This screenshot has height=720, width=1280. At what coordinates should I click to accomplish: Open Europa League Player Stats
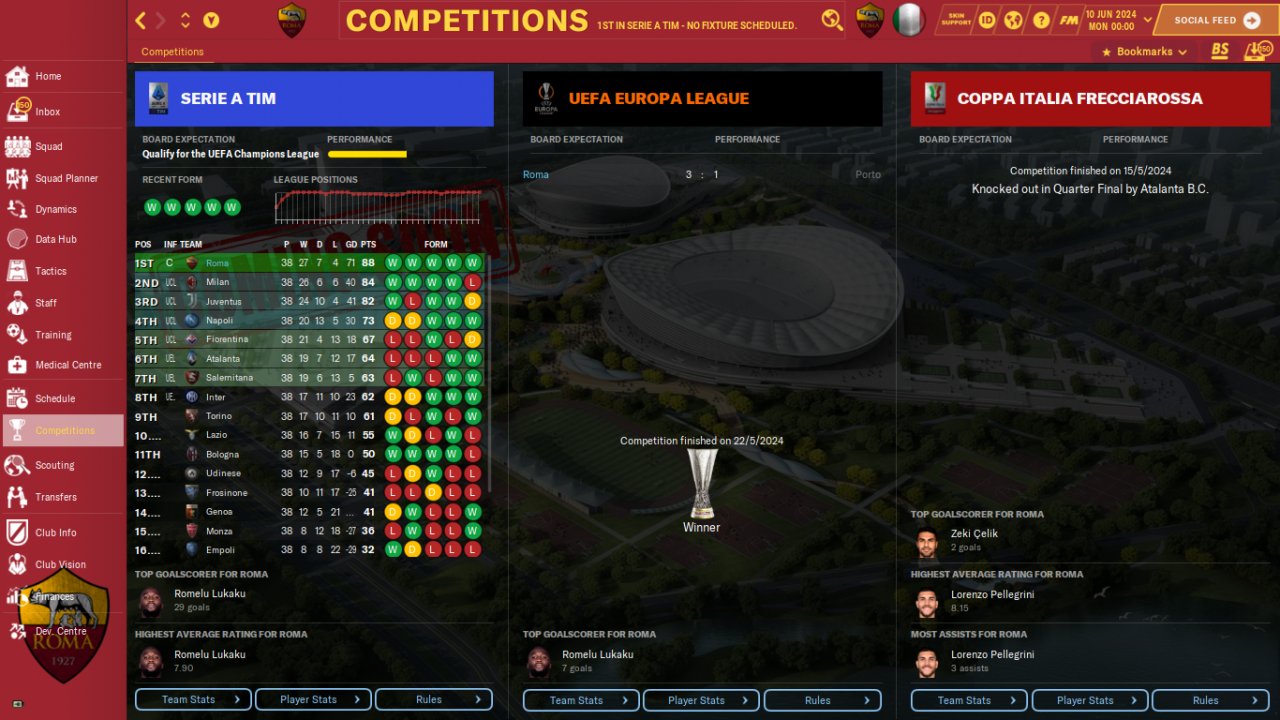point(701,701)
